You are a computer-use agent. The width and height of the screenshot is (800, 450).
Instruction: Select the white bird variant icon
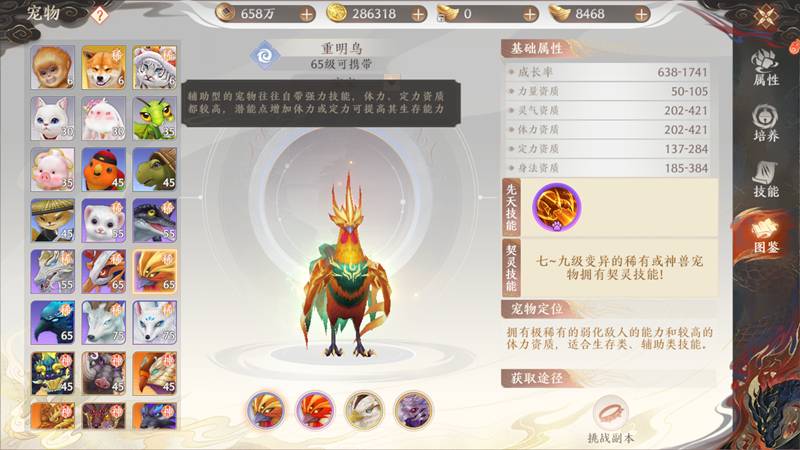click(363, 410)
